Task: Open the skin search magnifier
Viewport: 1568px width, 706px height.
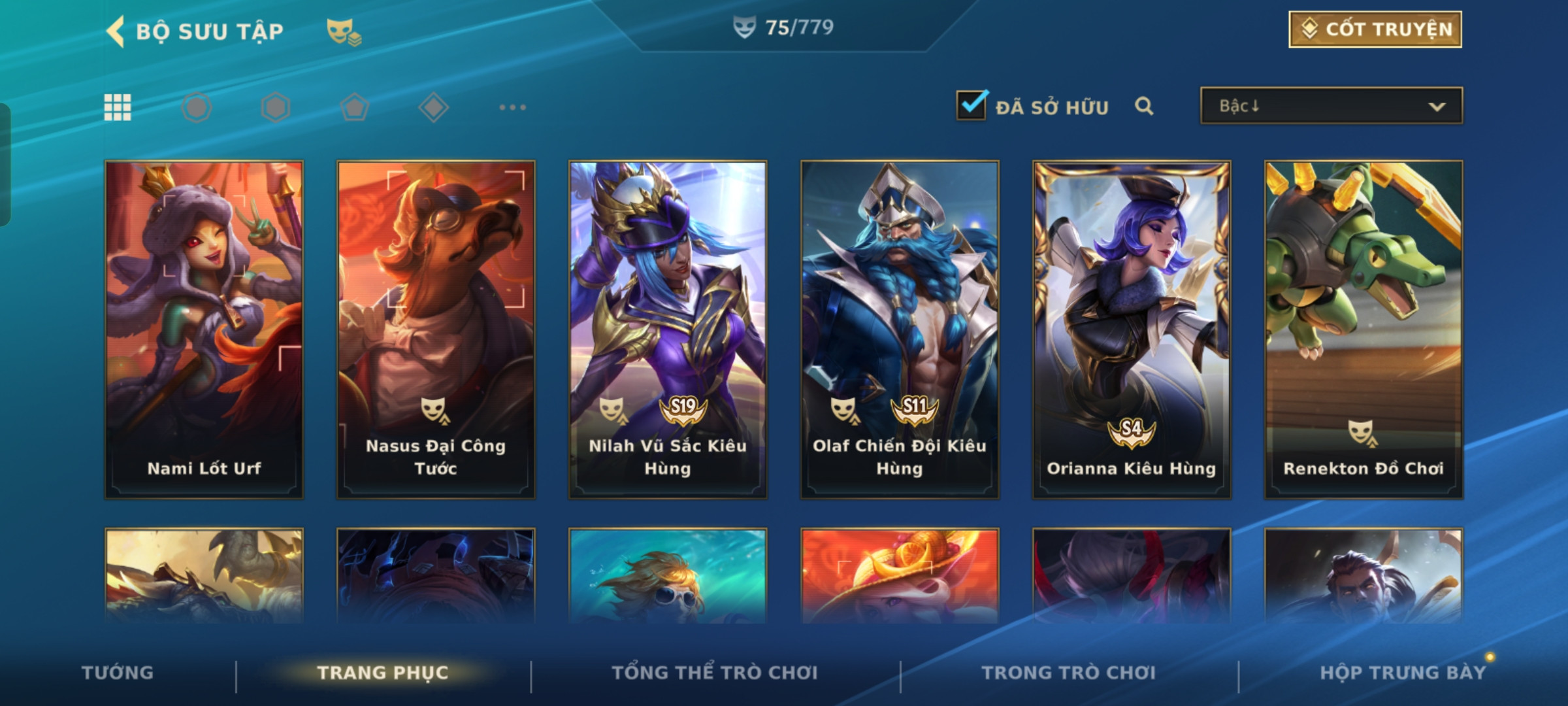Action: [1143, 106]
